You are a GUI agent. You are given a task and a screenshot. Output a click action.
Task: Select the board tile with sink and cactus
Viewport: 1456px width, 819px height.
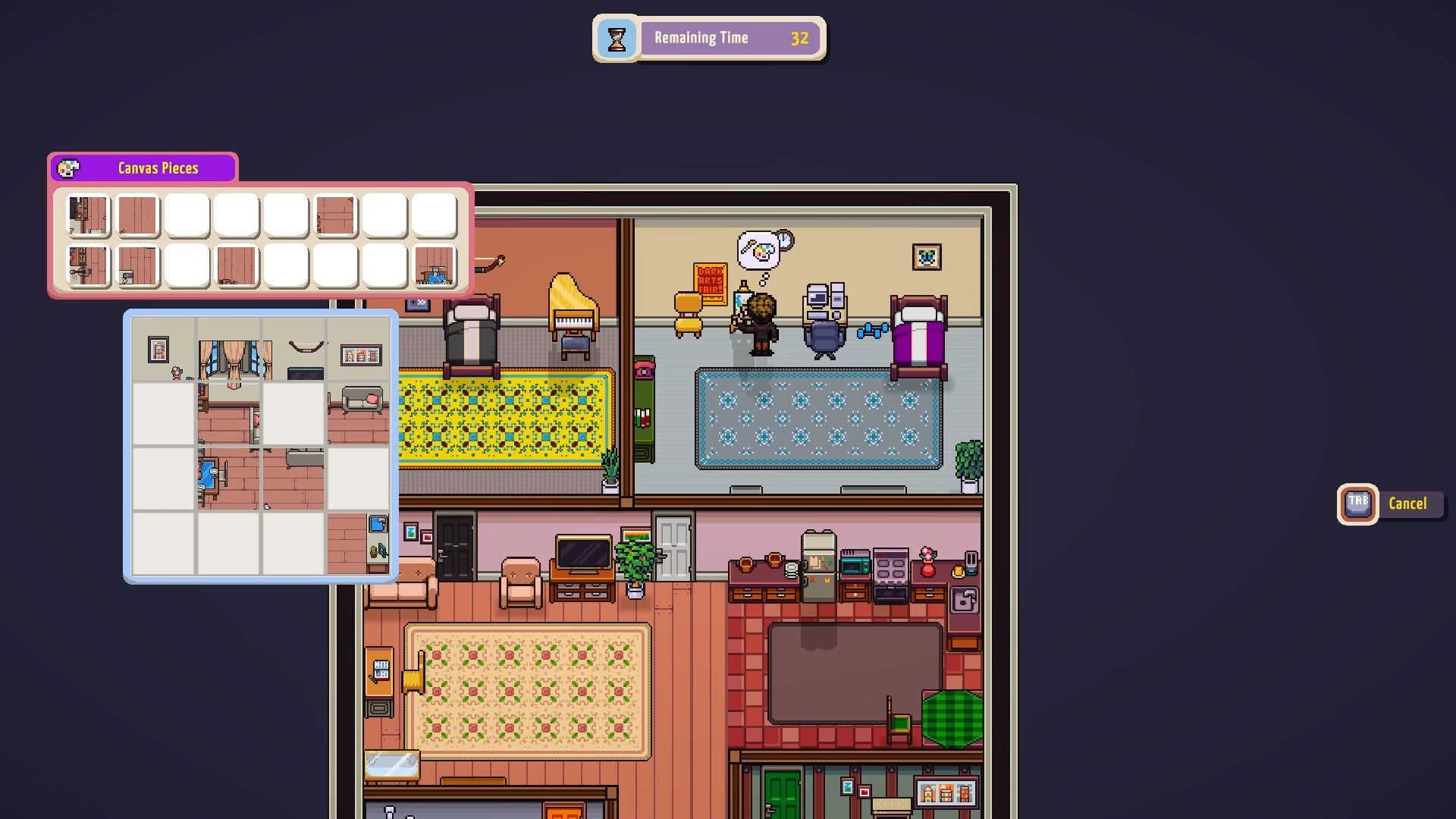(358, 543)
